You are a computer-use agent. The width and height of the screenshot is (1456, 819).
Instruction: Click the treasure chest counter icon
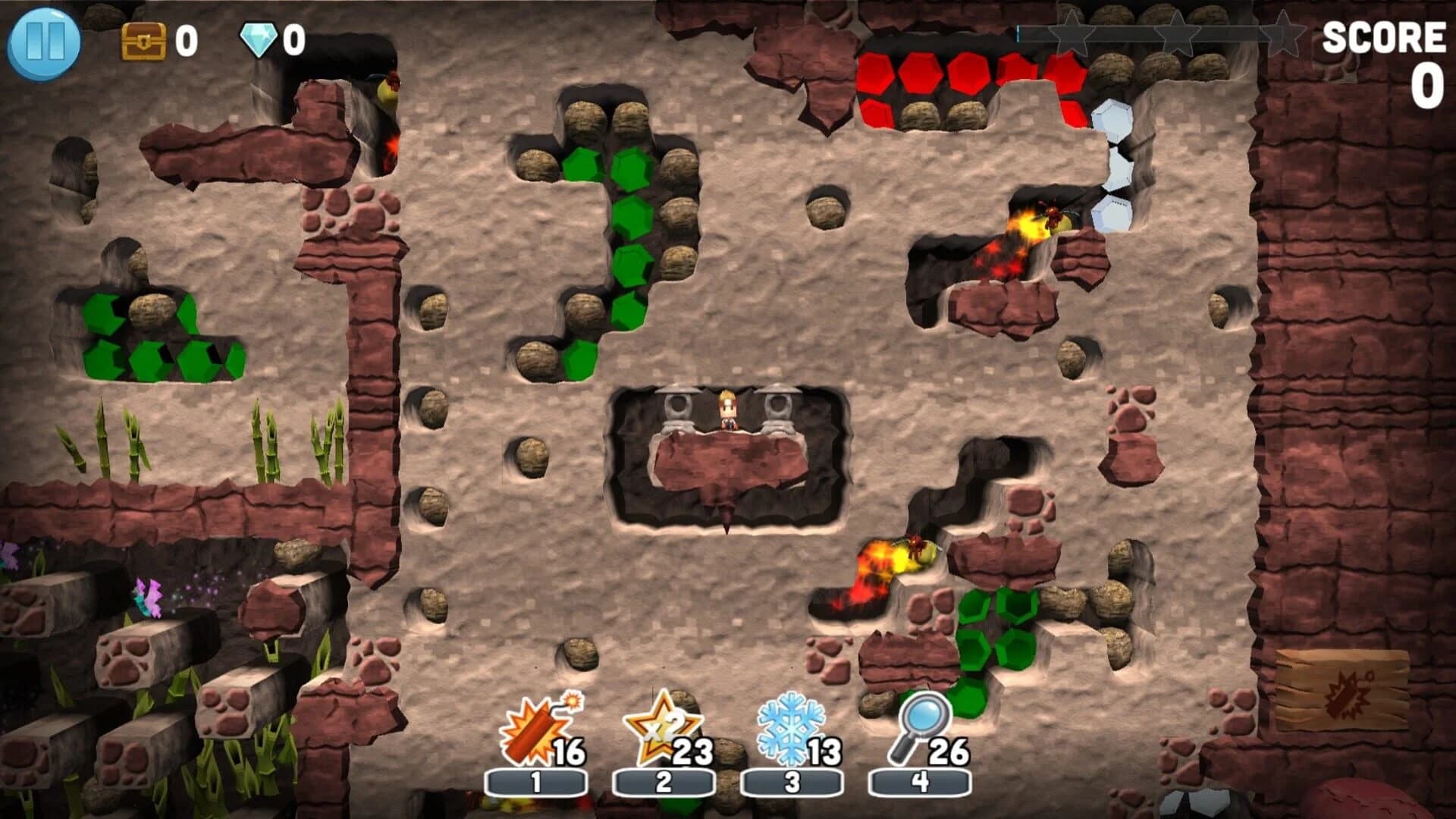click(x=145, y=41)
